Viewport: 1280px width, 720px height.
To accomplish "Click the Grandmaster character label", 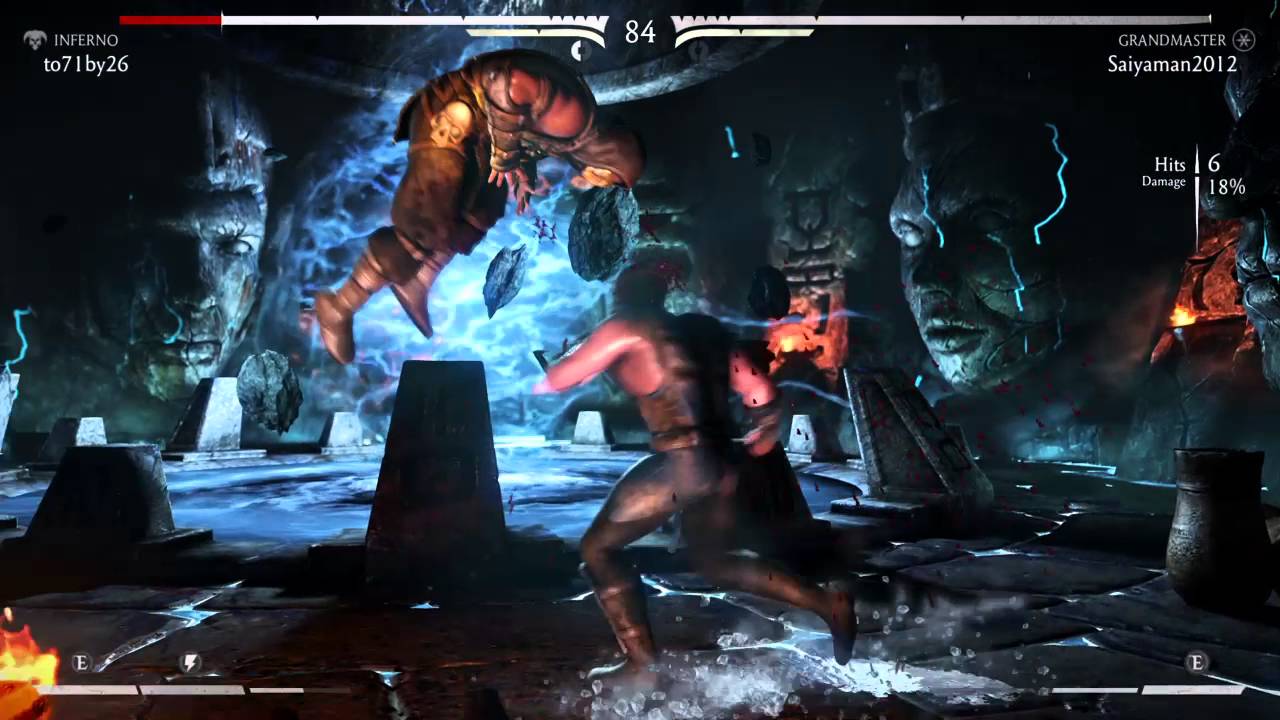I will [x=1172, y=40].
